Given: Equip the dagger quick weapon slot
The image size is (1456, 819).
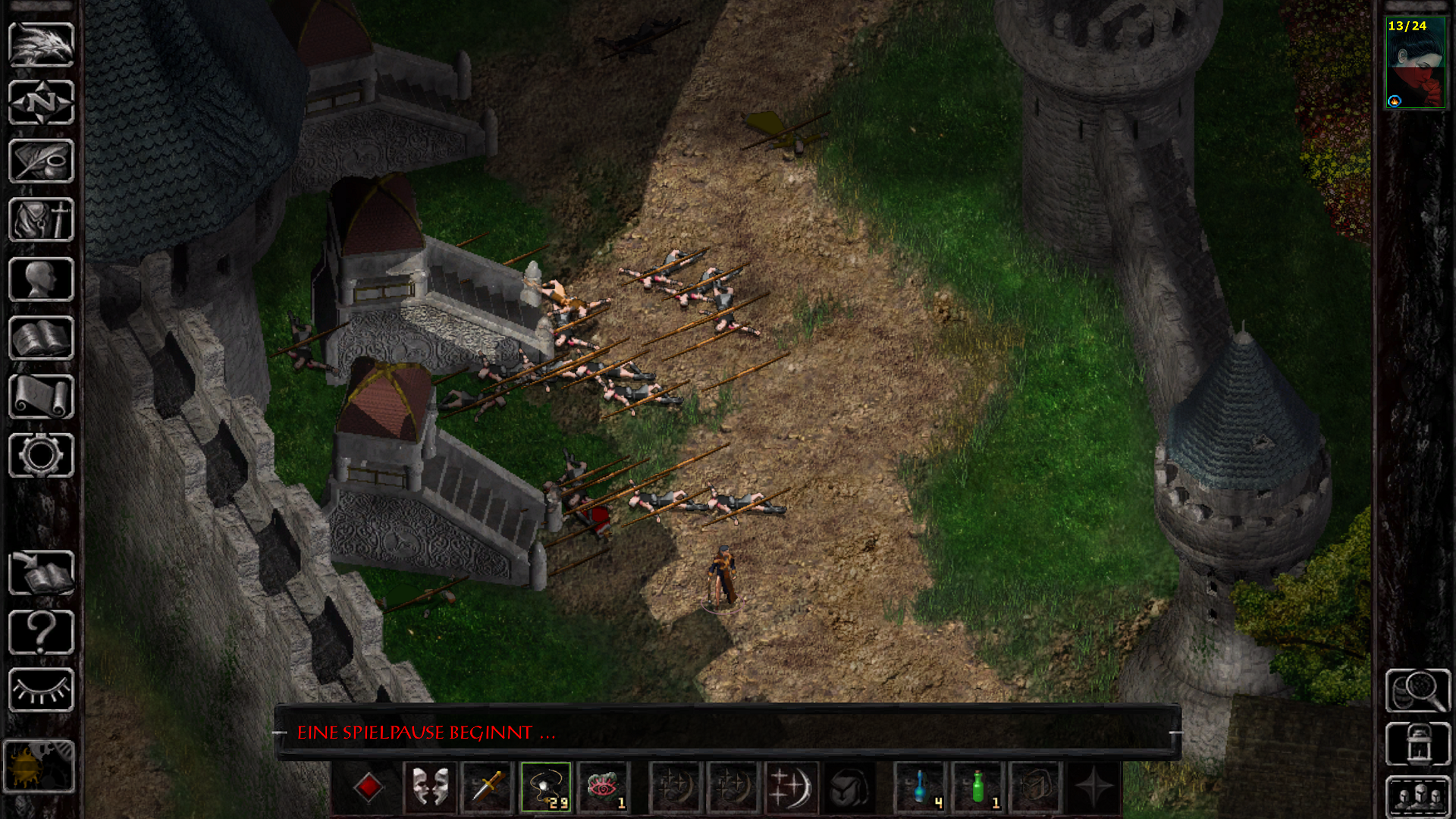Looking at the screenshot, I should tap(488, 787).
